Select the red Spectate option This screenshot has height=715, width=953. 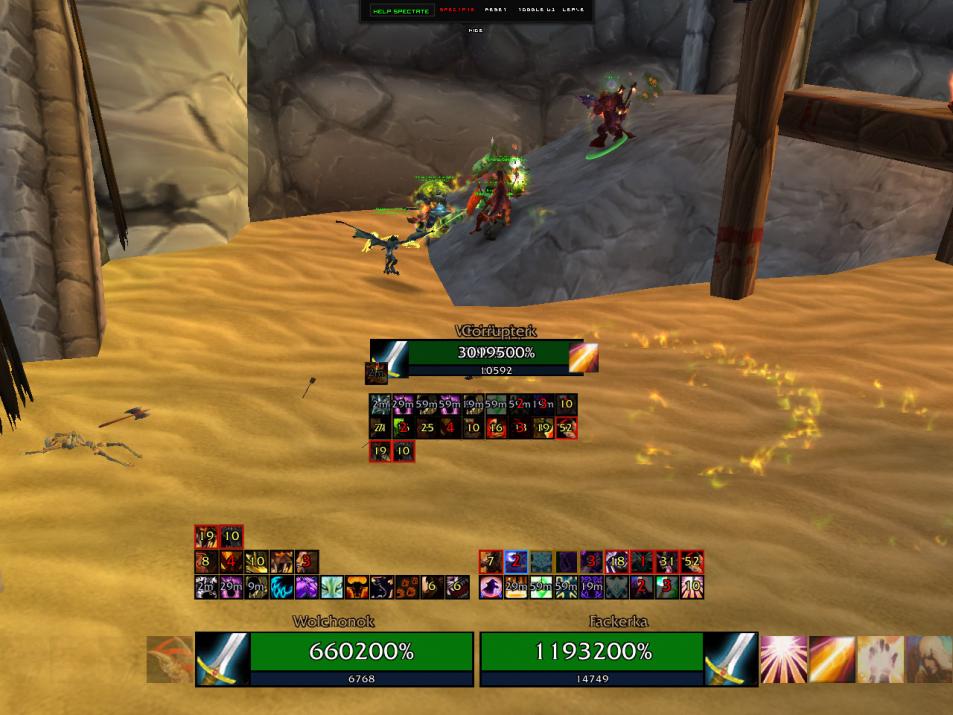[455, 10]
